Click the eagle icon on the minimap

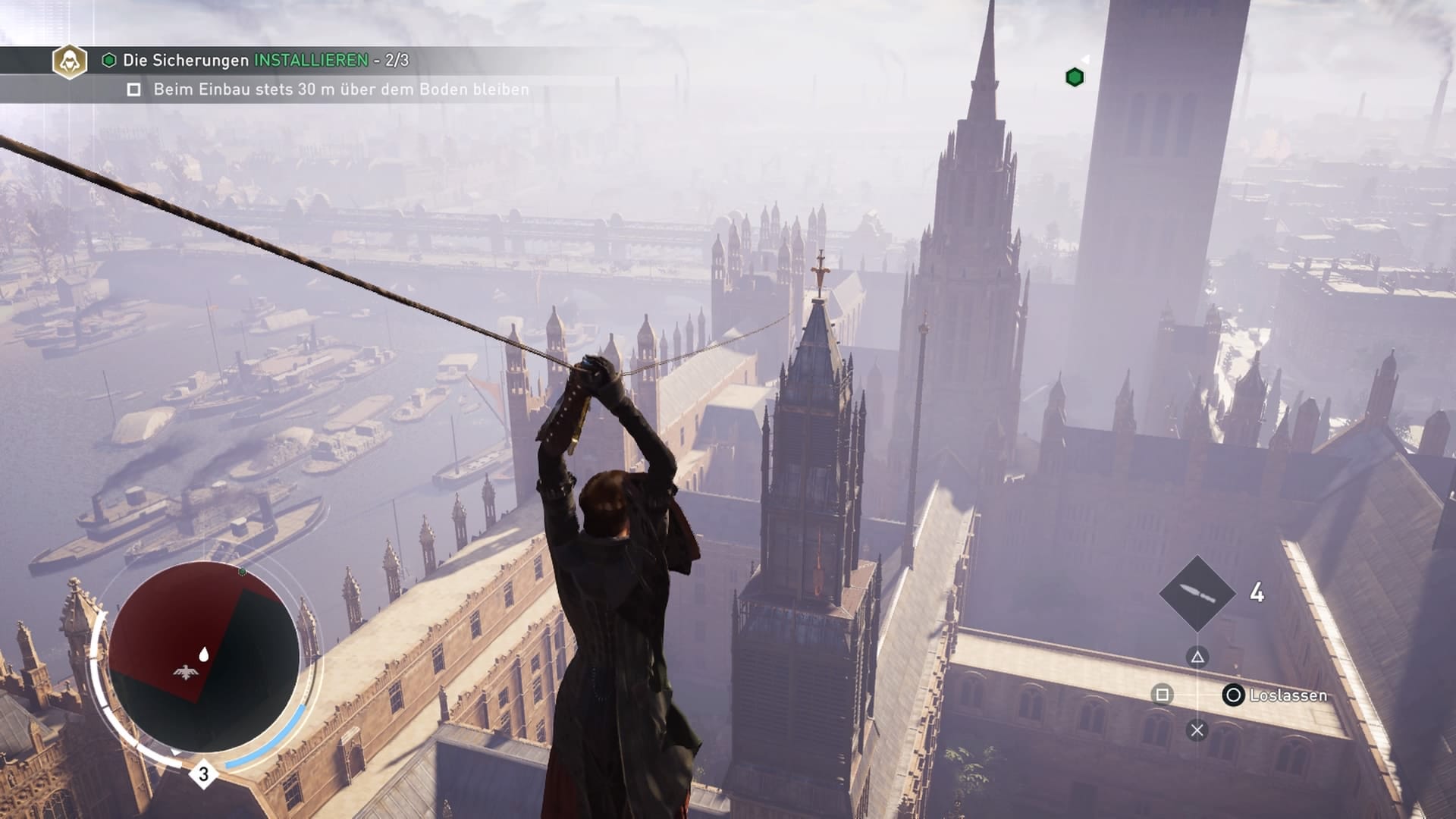point(184,671)
